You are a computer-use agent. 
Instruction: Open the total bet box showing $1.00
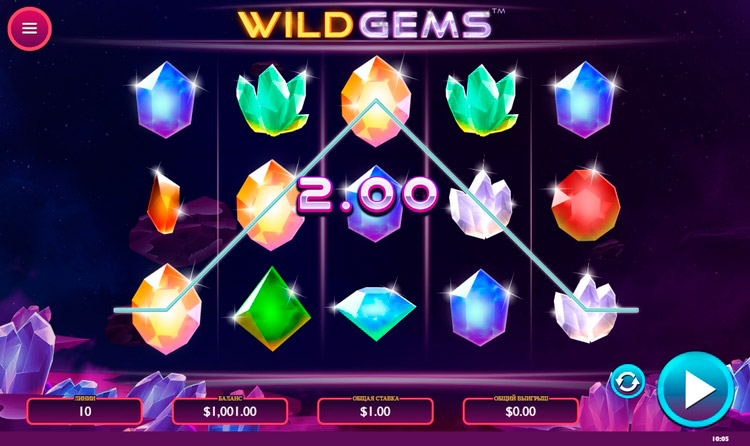[x=375, y=410]
